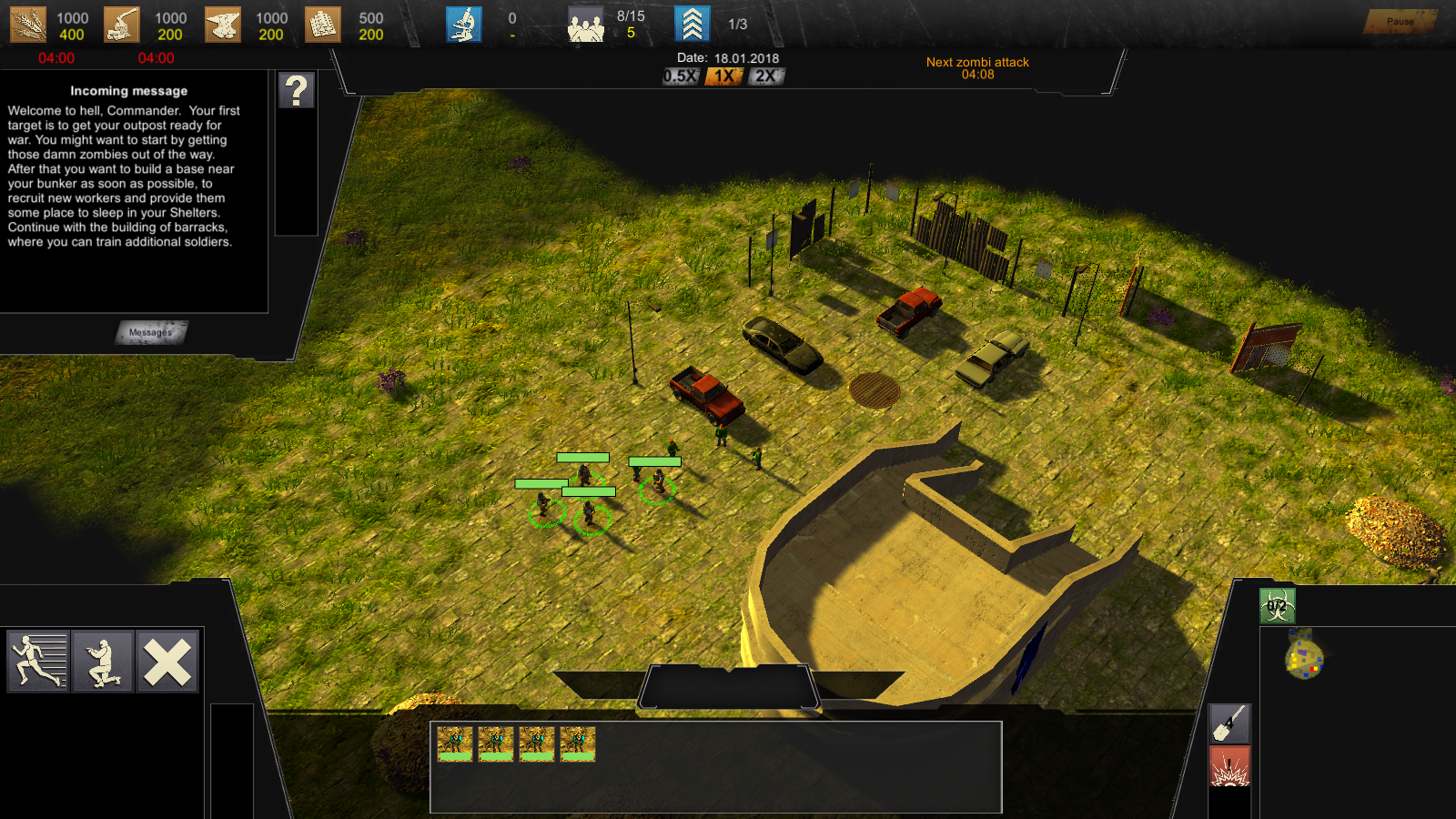Screen dimensions: 1456x819
Task: Click the red explosion alert icon
Action: [x=1229, y=766]
